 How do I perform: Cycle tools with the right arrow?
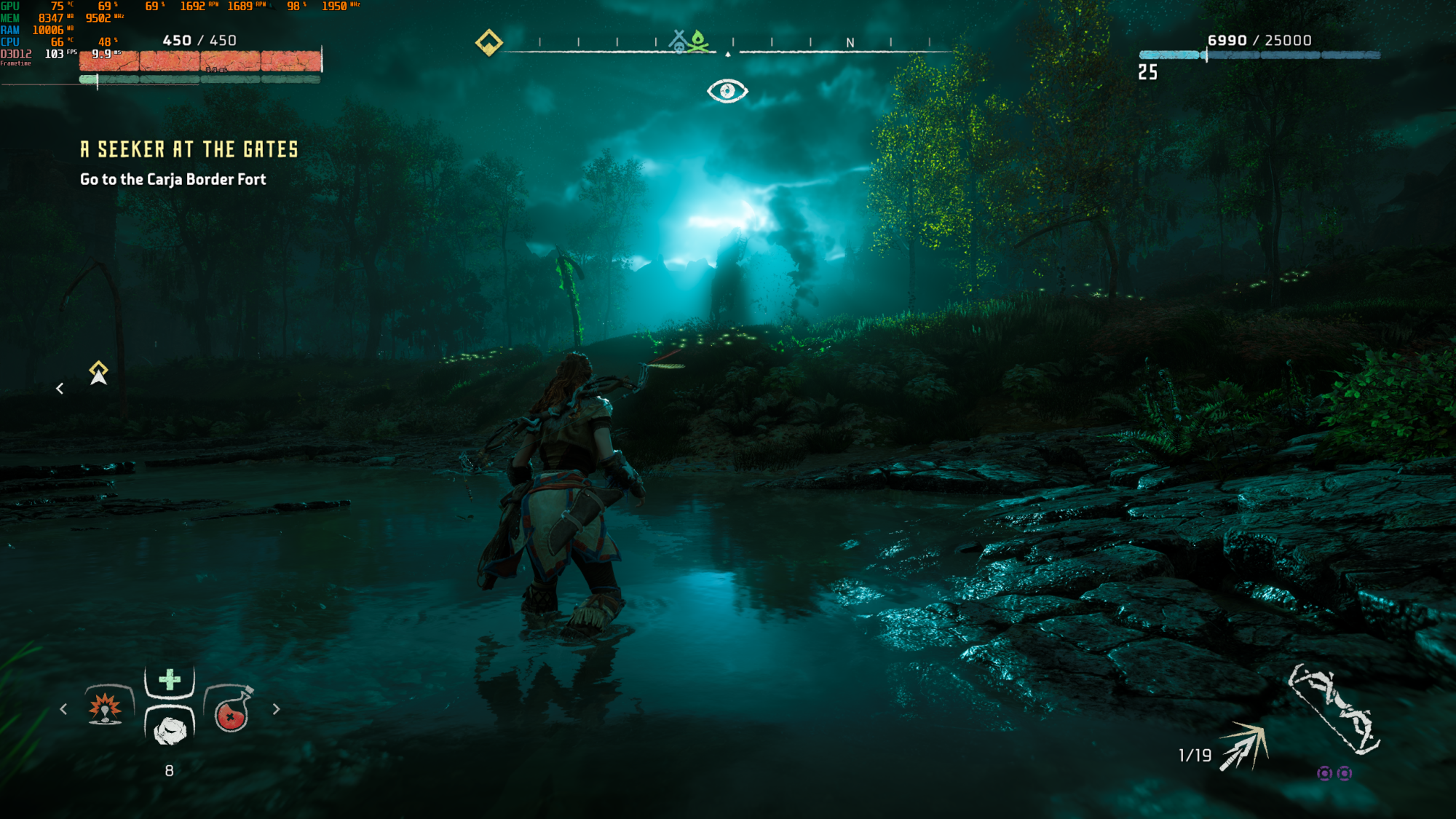coord(276,708)
